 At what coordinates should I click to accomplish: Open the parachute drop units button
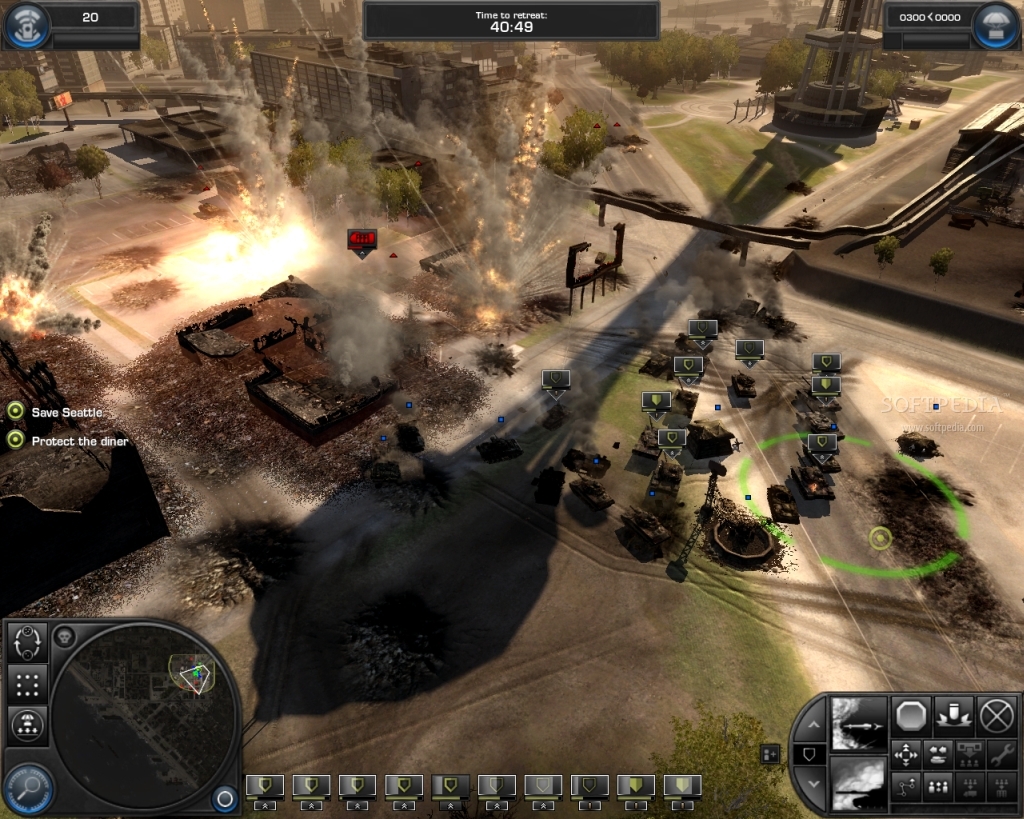(27, 723)
